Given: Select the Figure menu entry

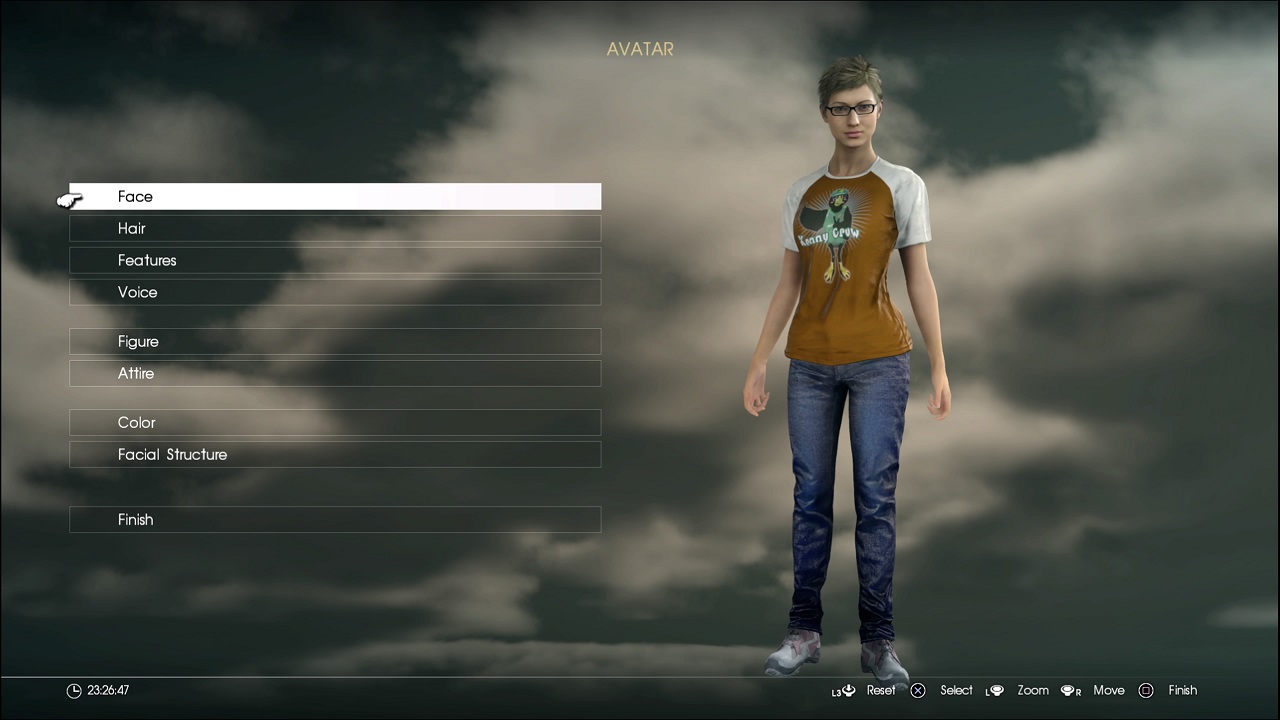Looking at the screenshot, I should pos(335,342).
